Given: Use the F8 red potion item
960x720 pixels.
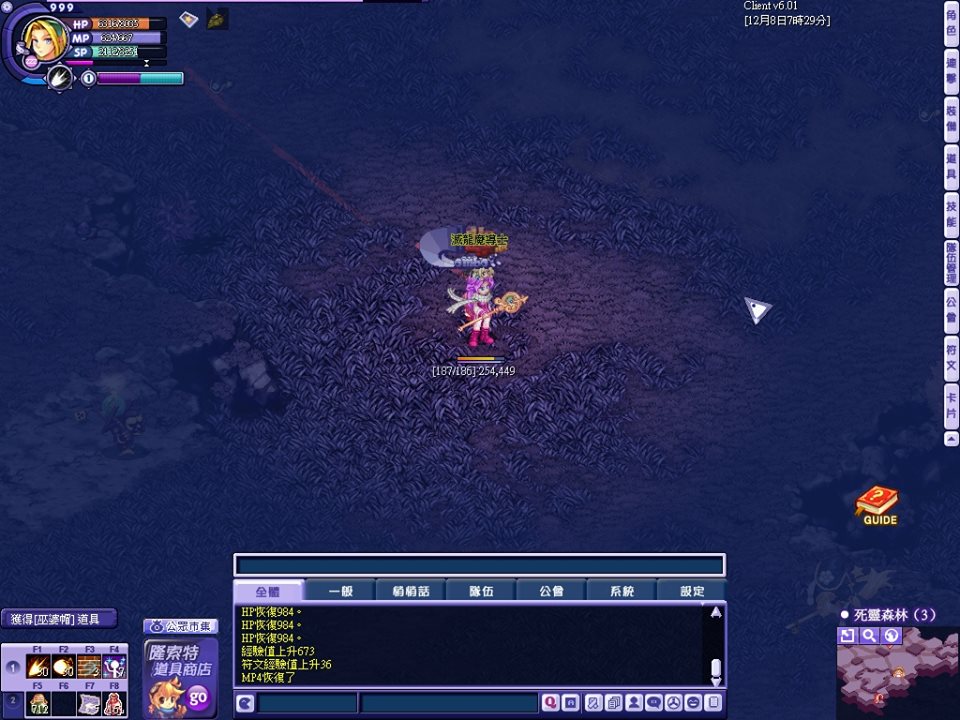Looking at the screenshot, I should (x=114, y=703).
